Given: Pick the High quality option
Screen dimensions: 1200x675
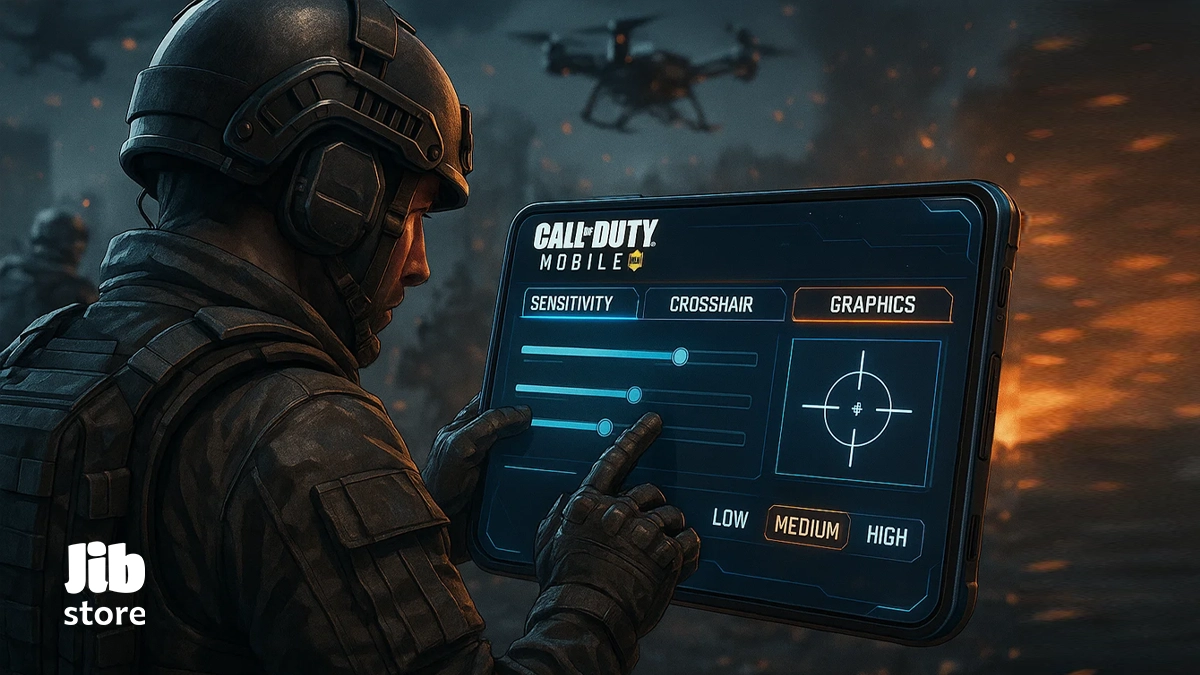Looking at the screenshot, I should point(886,536).
